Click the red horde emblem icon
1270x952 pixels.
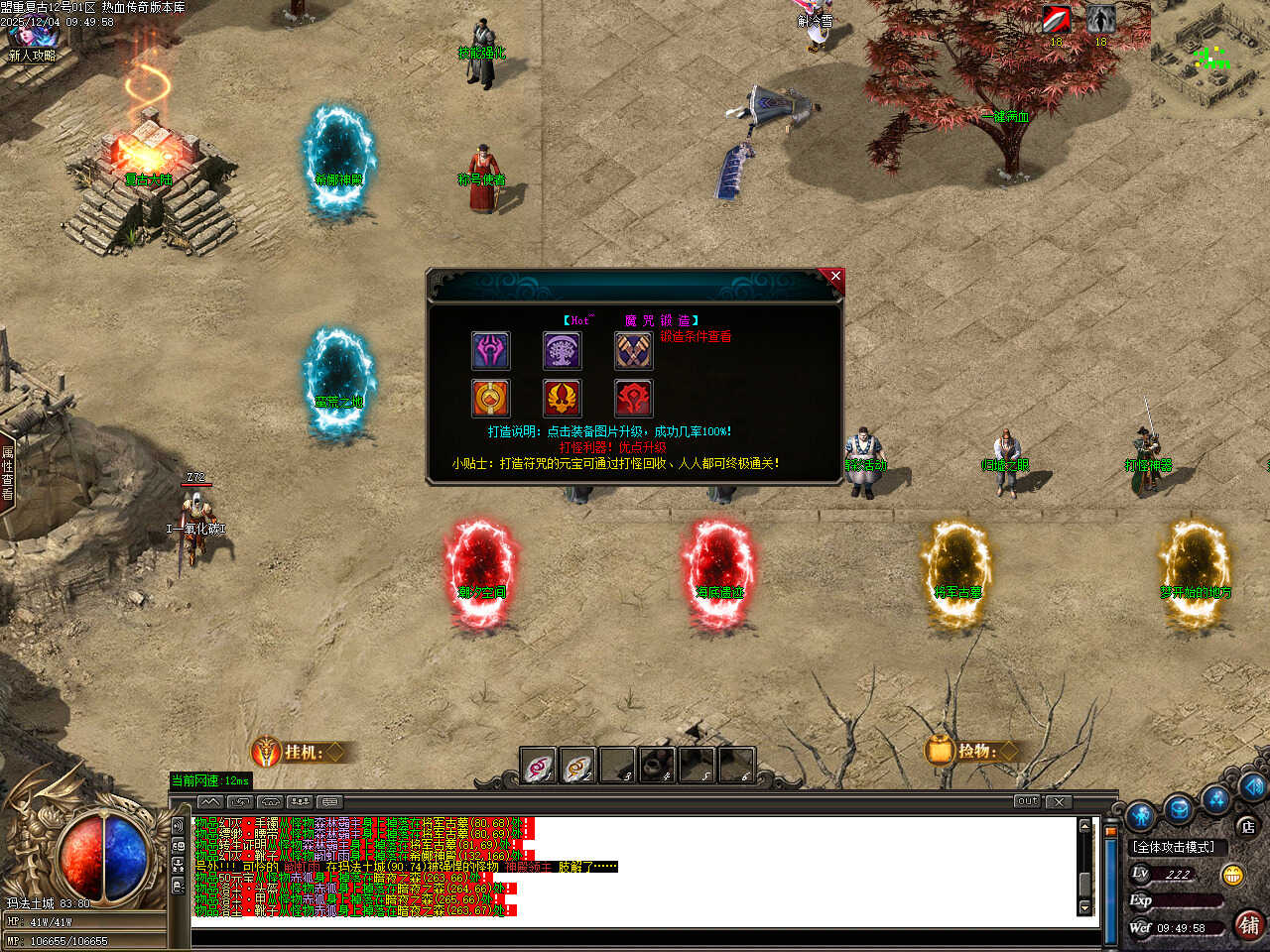point(633,399)
